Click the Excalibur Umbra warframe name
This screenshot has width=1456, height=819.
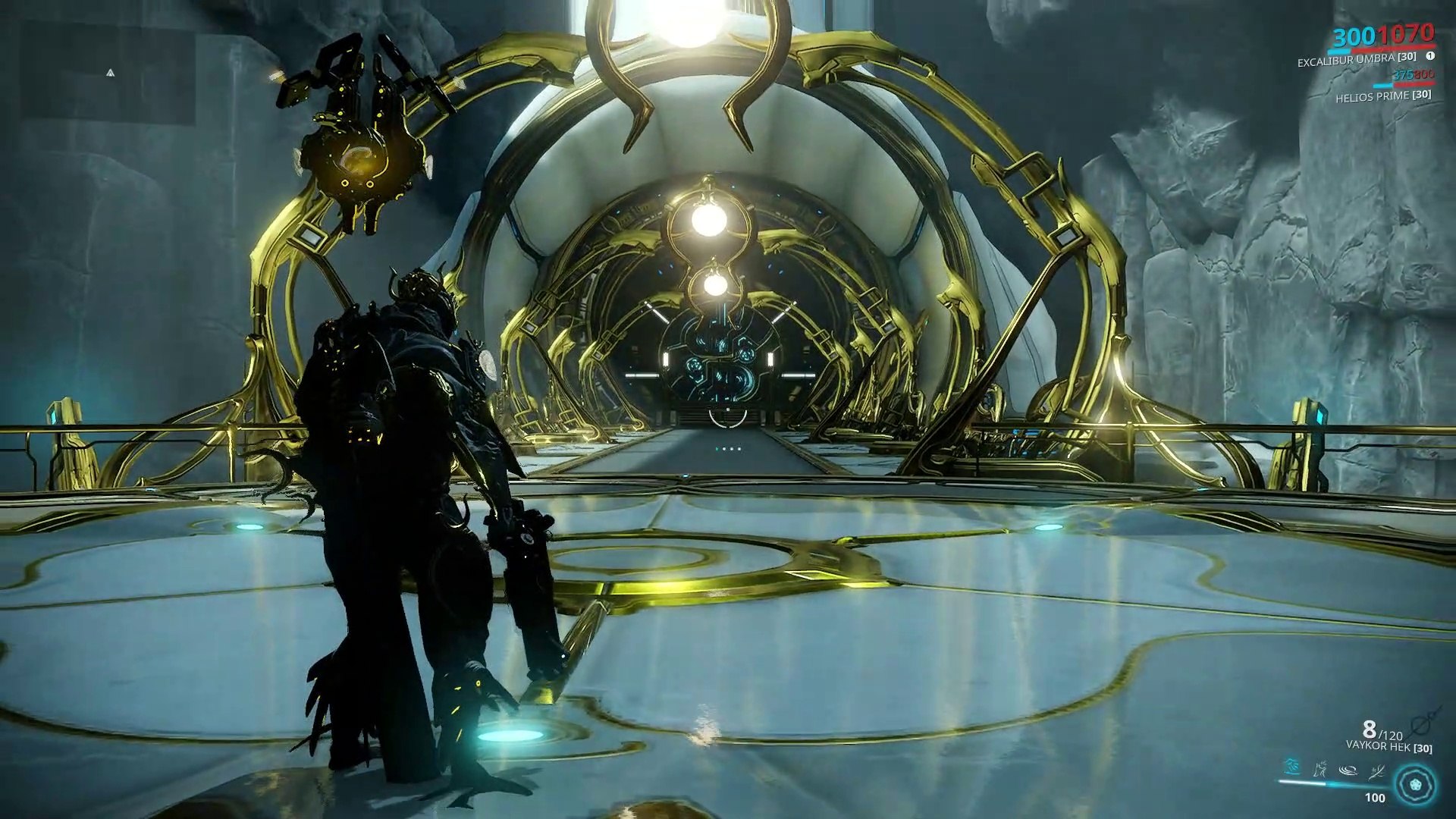(x=1356, y=59)
